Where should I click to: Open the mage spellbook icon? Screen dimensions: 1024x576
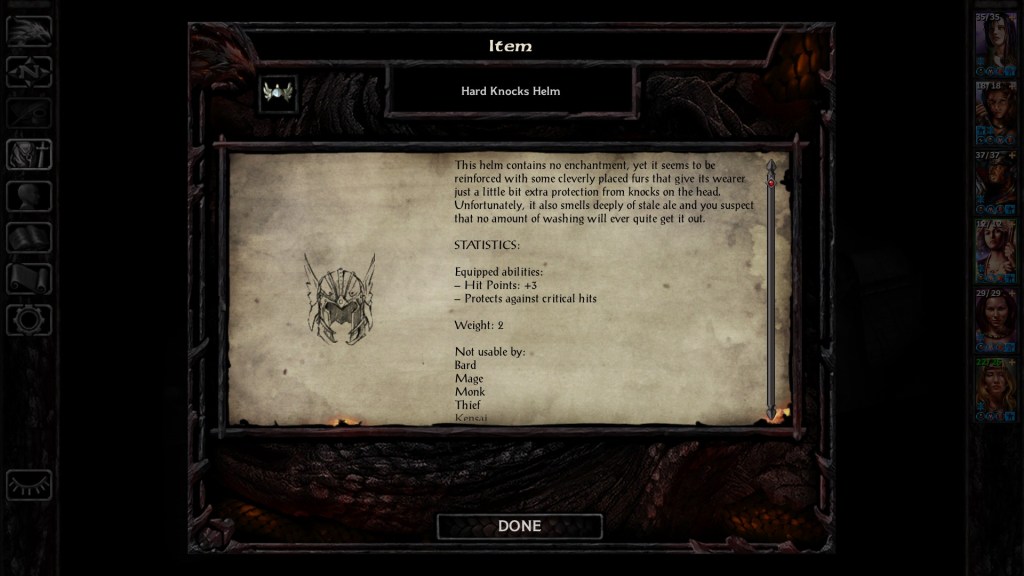[x=29, y=237]
